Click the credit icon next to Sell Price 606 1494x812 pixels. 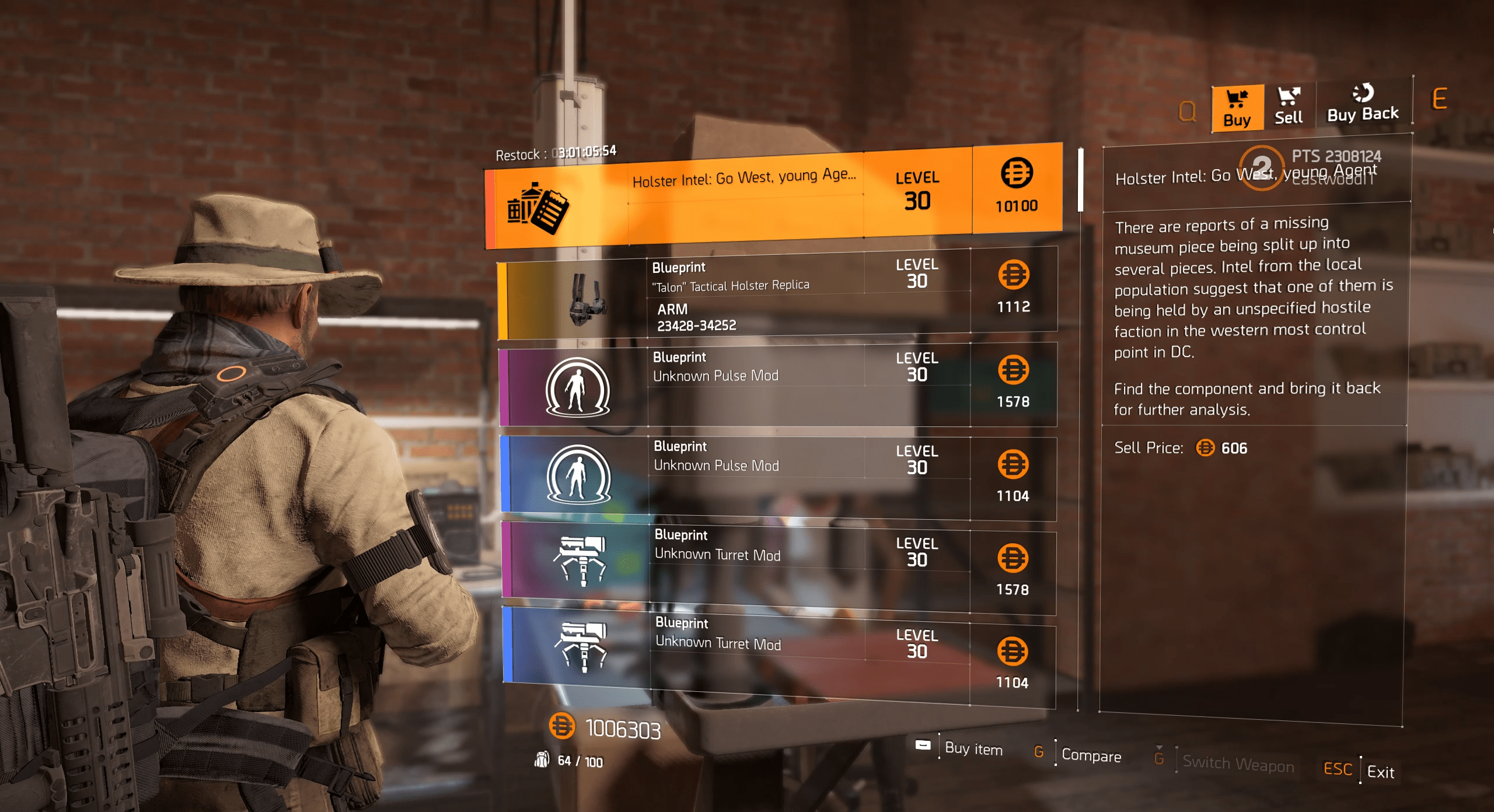[1205, 449]
